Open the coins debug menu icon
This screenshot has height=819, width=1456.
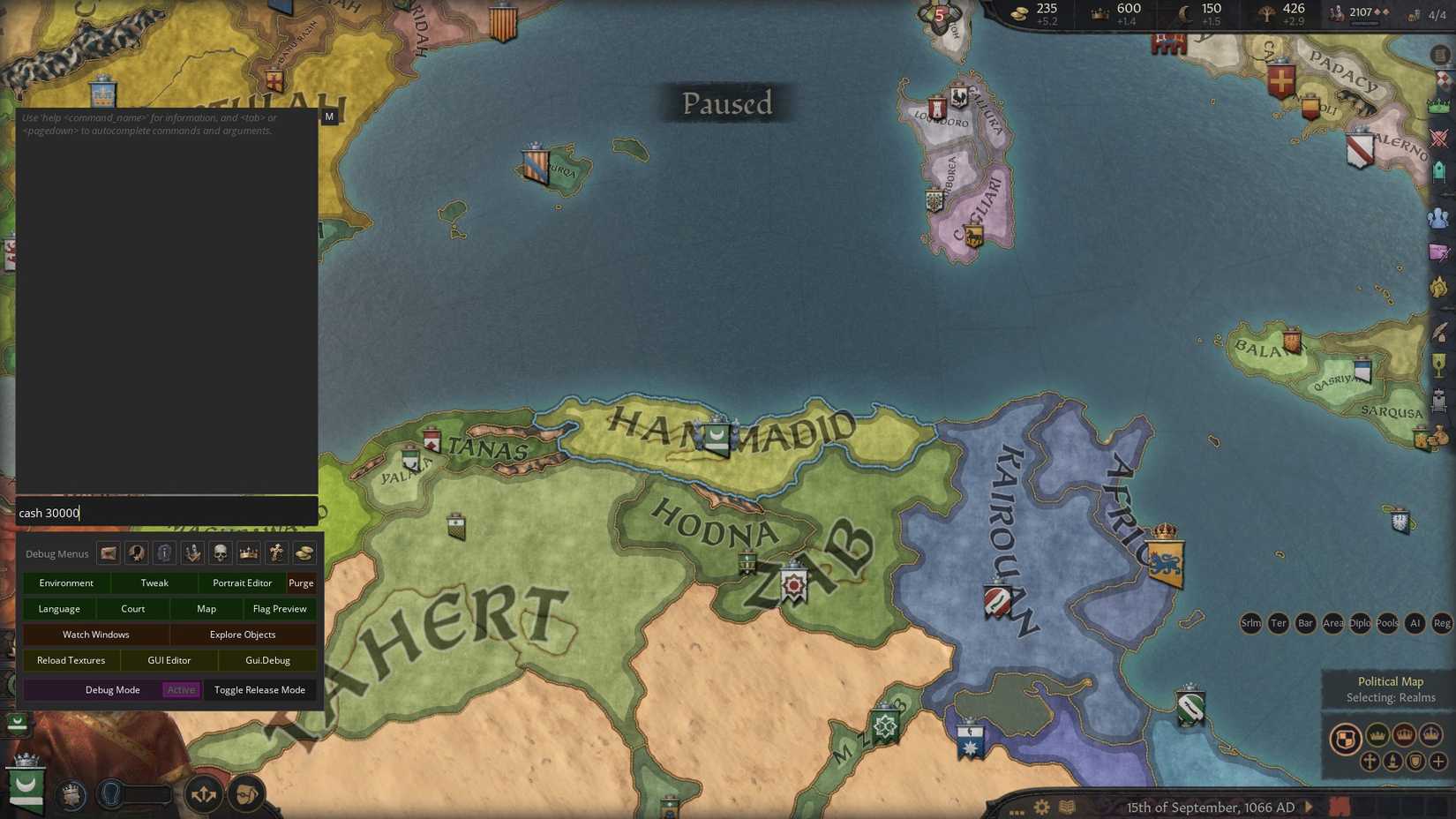[x=305, y=553]
